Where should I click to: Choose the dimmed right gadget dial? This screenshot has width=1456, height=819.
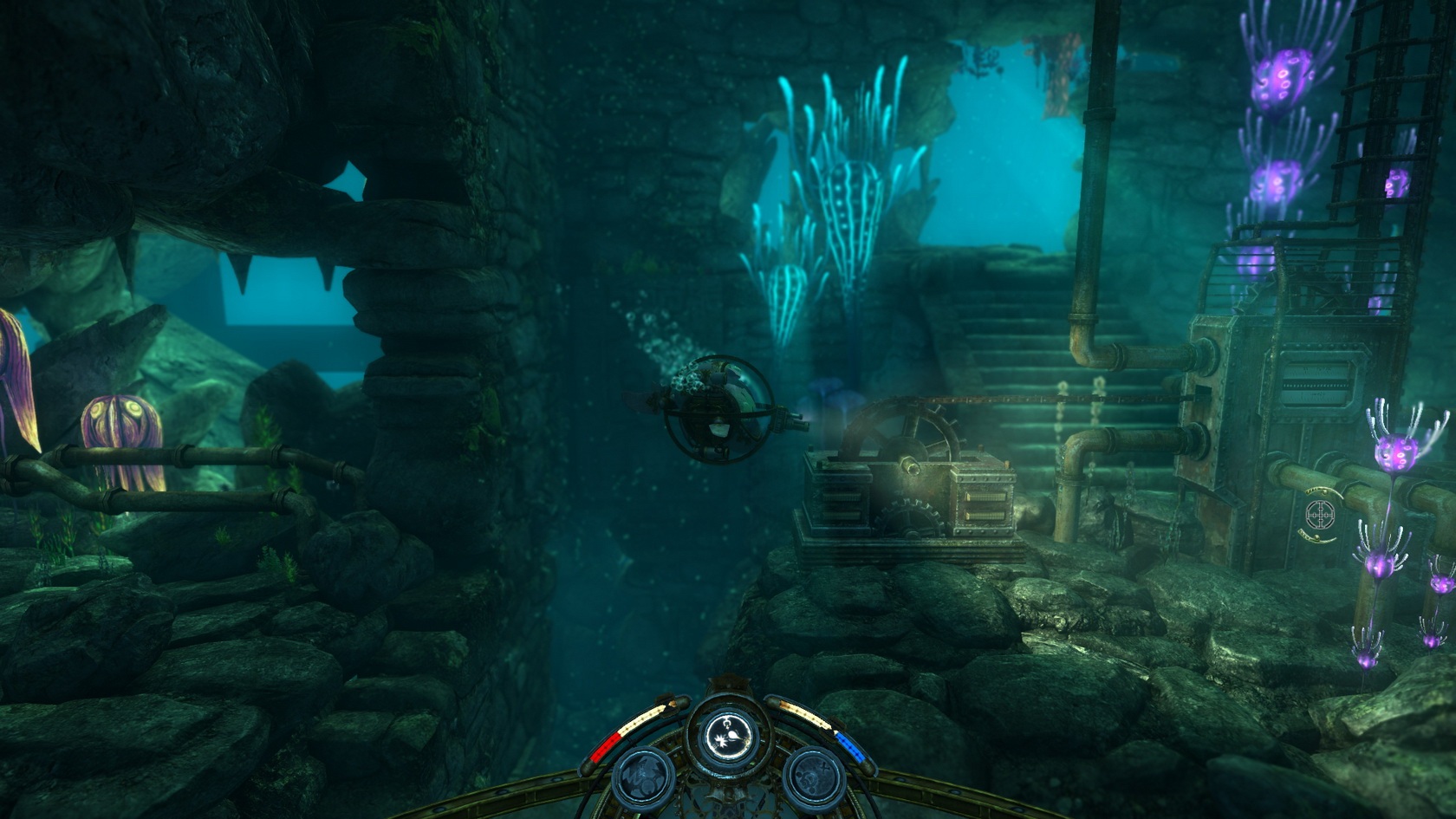tap(812, 775)
